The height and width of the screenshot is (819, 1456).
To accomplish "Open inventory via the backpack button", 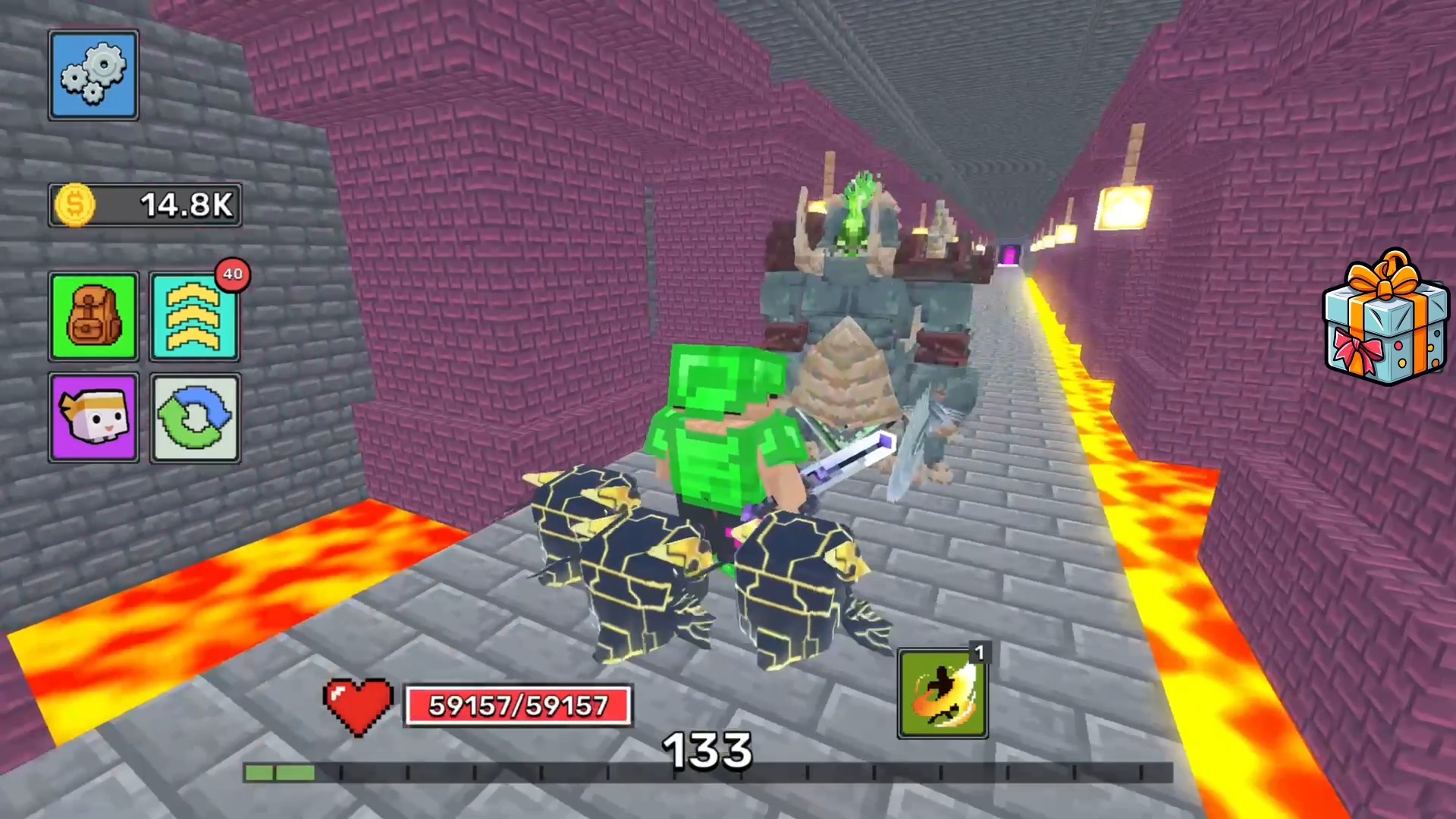I will pos(93,315).
